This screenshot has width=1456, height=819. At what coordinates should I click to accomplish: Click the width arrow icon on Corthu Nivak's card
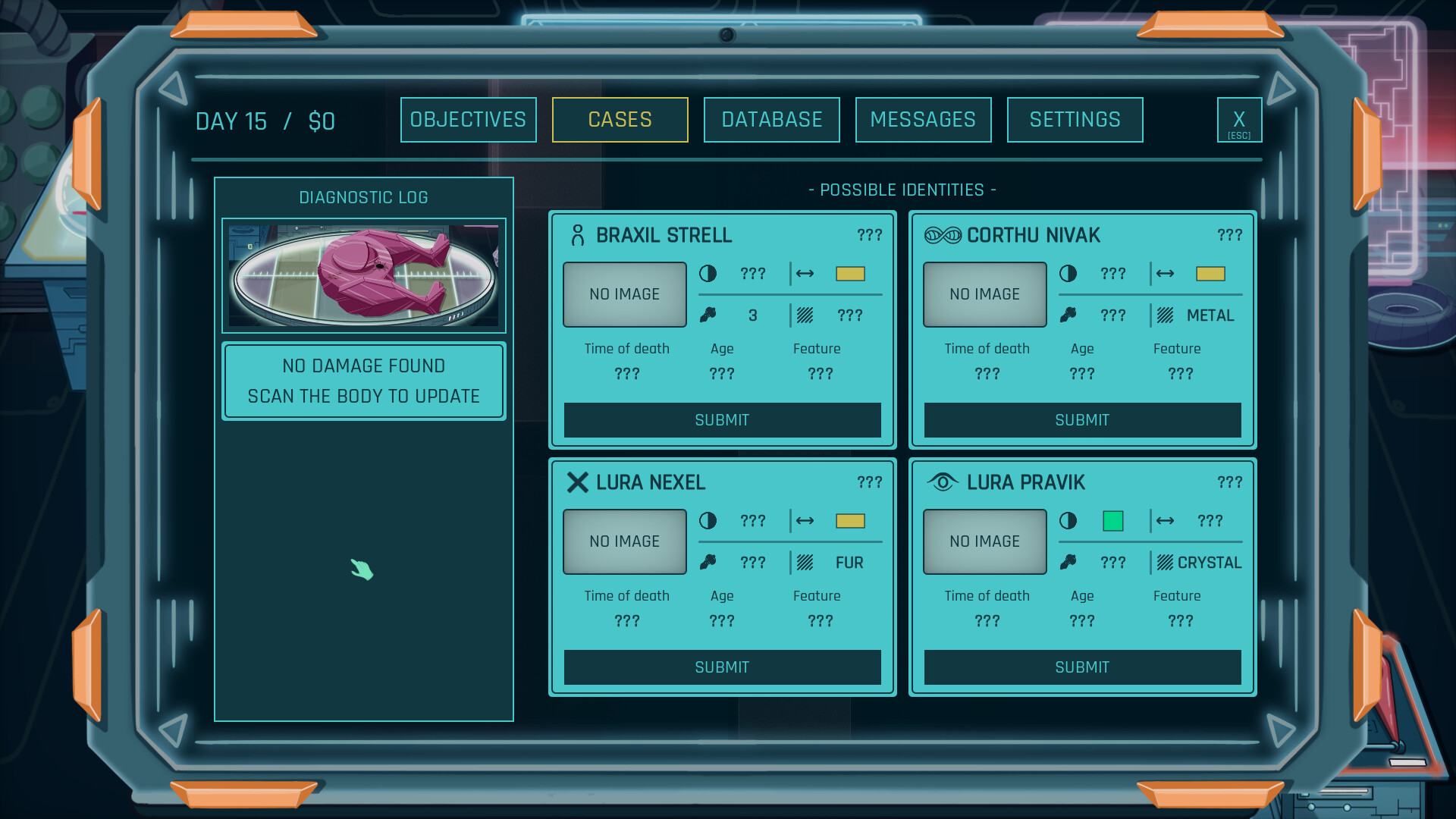tap(1164, 275)
